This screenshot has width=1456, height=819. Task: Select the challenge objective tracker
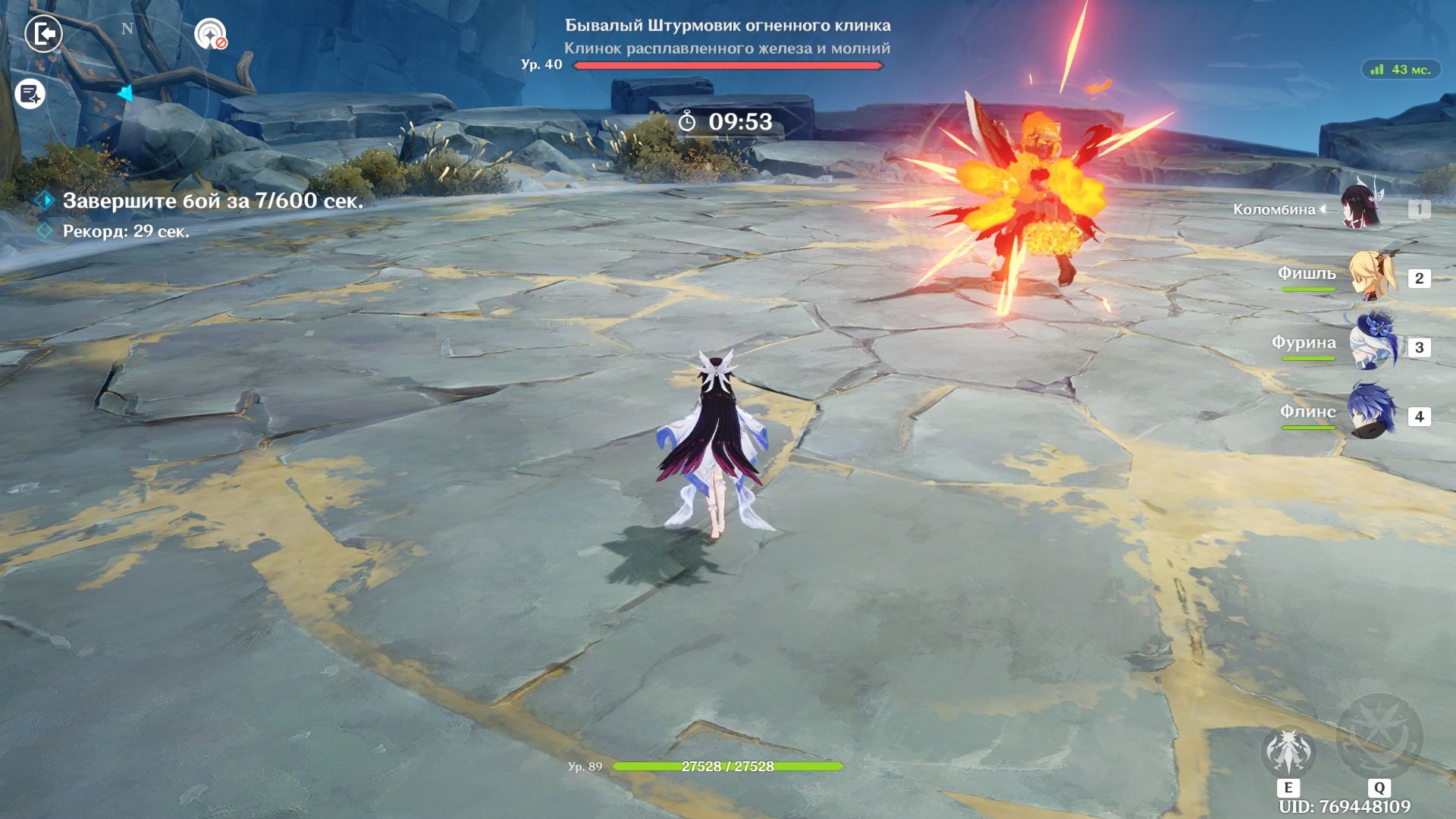pos(212,201)
